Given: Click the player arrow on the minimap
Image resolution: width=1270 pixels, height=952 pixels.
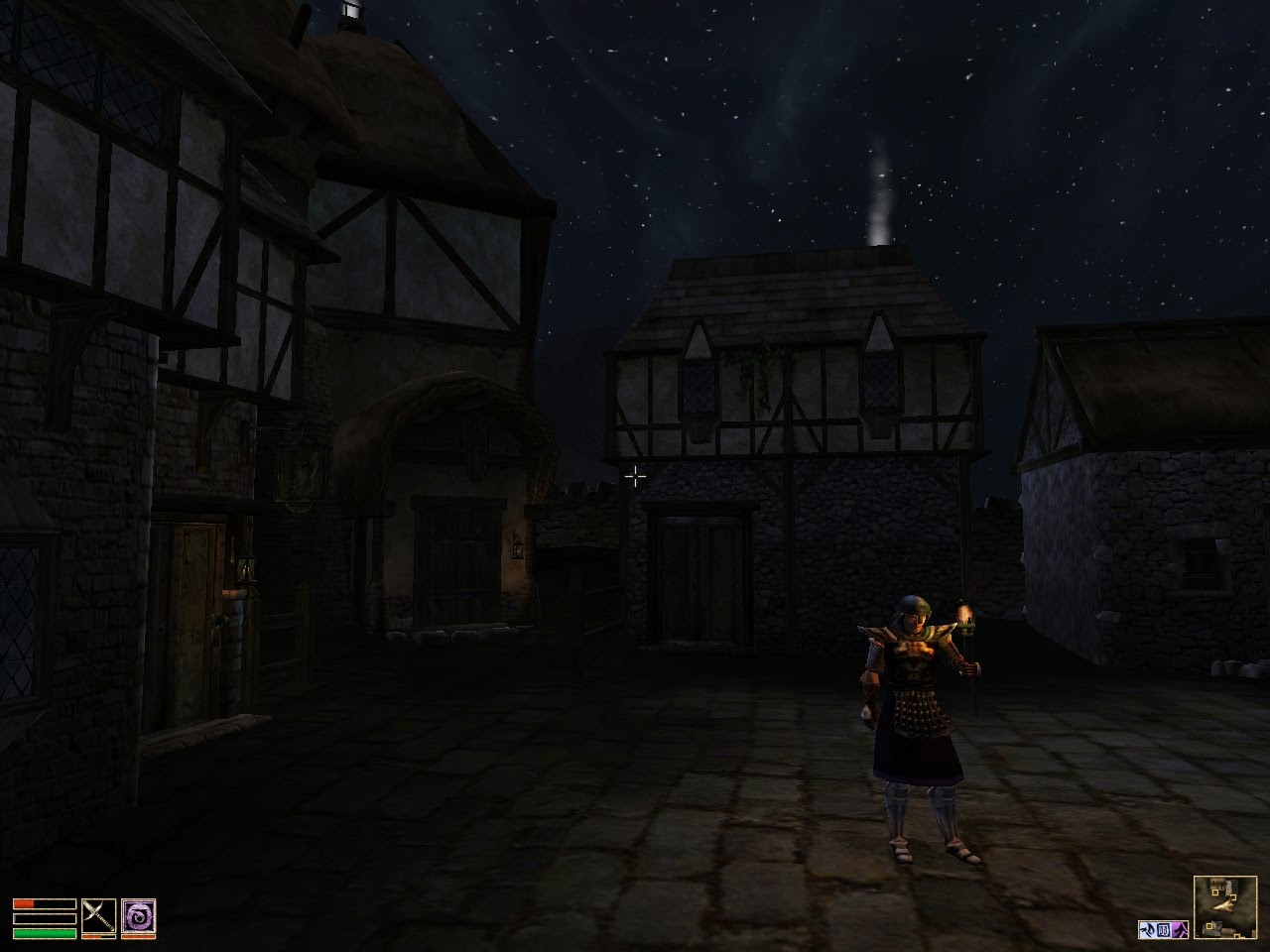Looking at the screenshot, I should (x=1223, y=906).
